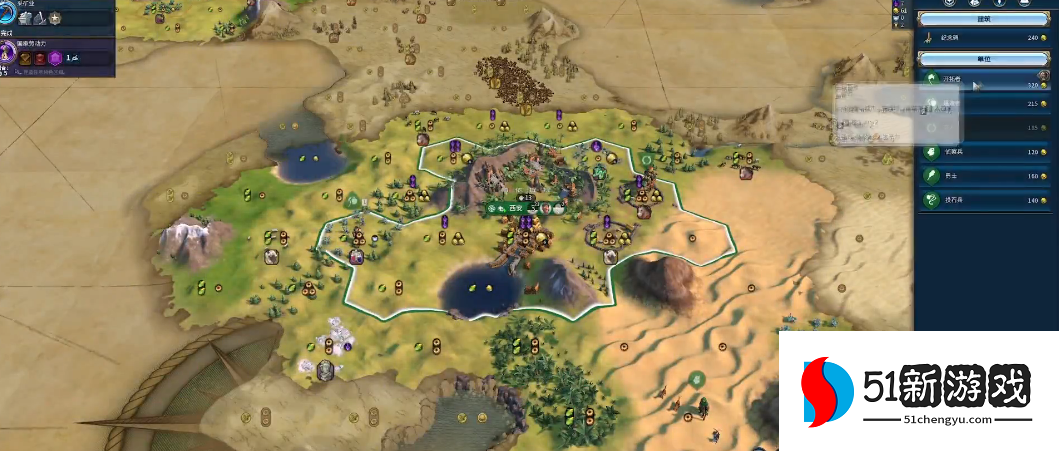Buy the 纪念碑 monument for 240 gold
Screen dimensions: 1059x451
point(986,38)
